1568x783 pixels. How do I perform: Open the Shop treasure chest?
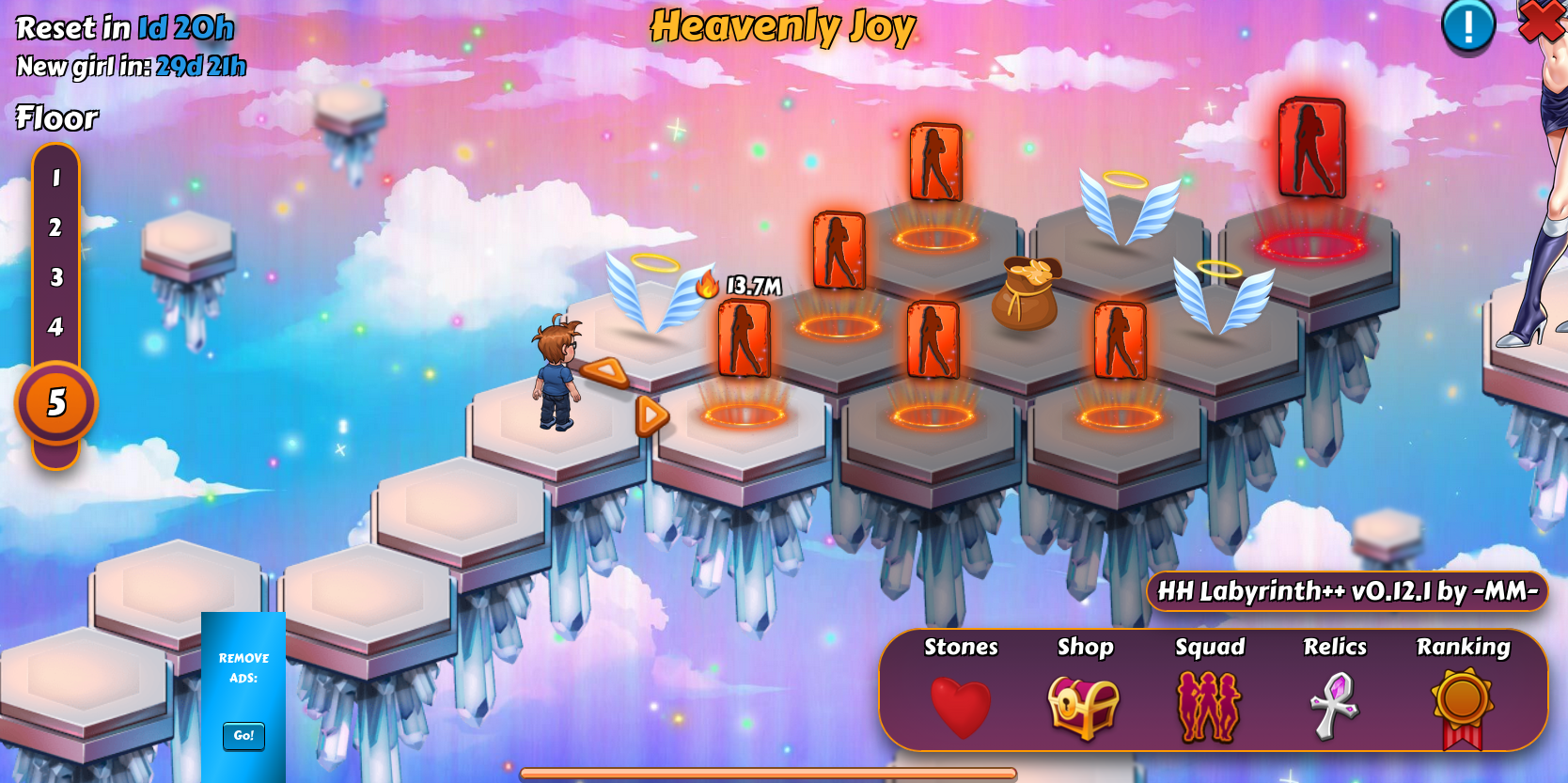pos(1084,707)
